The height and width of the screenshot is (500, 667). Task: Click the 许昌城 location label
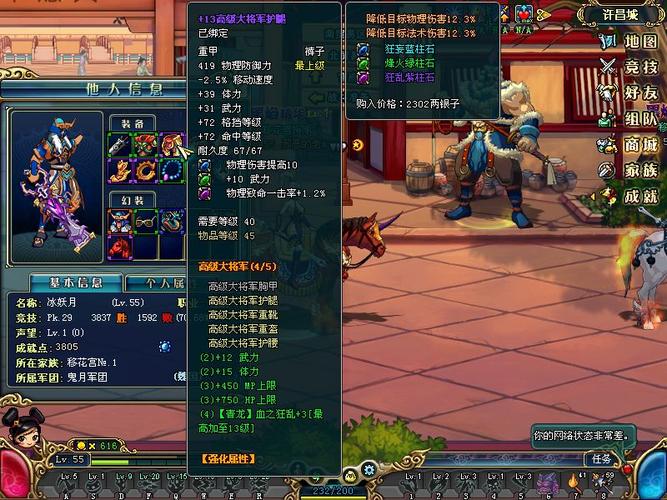pyautogui.click(x=622, y=16)
